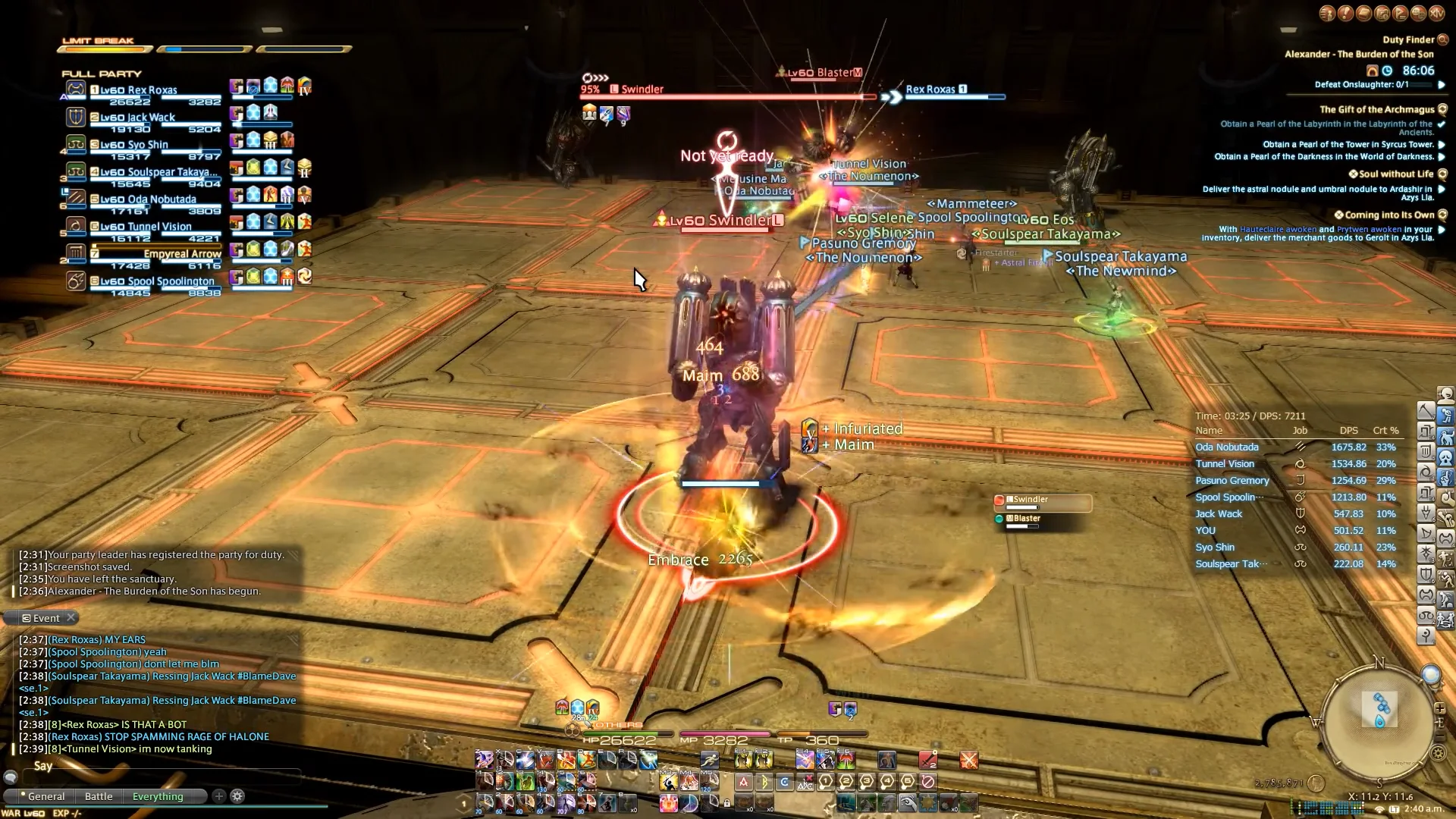The height and width of the screenshot is (819, 1456).
Task: Open chat log settings gear
Action: pos(237,795)
